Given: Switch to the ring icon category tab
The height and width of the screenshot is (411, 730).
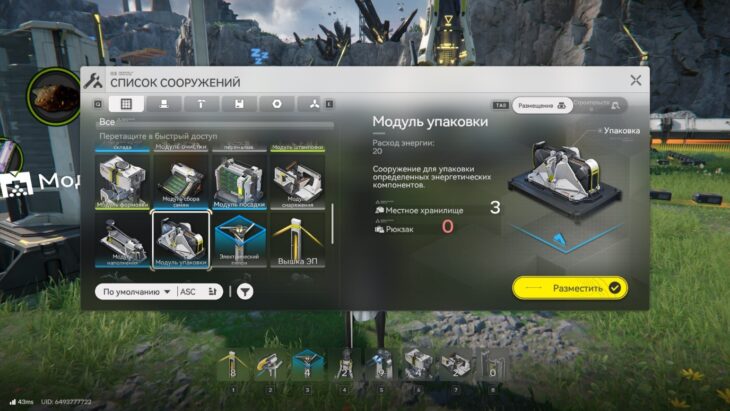Looking at the screenshot, I should pos(277,104).
